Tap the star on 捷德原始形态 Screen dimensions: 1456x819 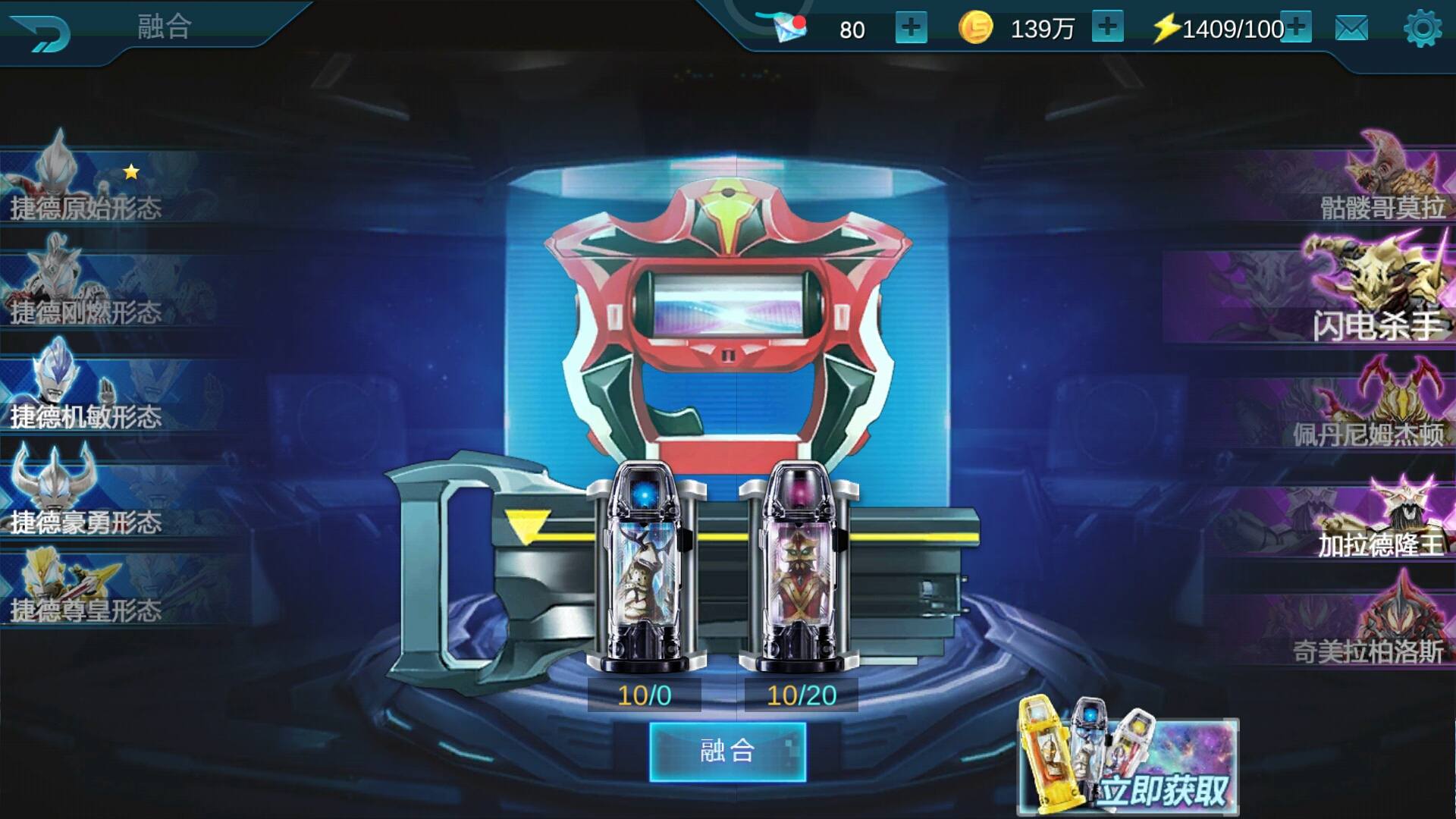point(130,171)
